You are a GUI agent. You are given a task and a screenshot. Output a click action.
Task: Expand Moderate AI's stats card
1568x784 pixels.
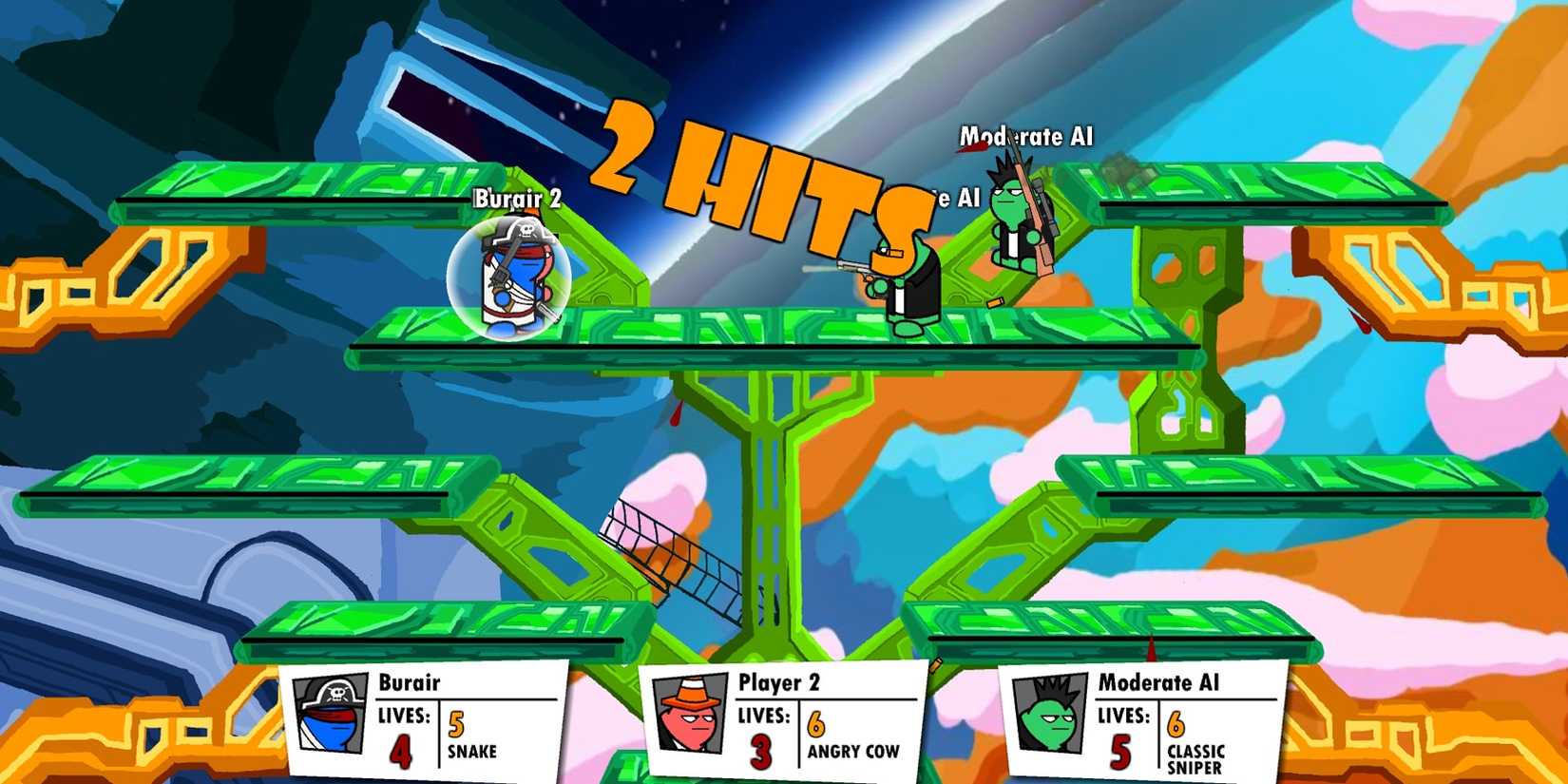1140,722
